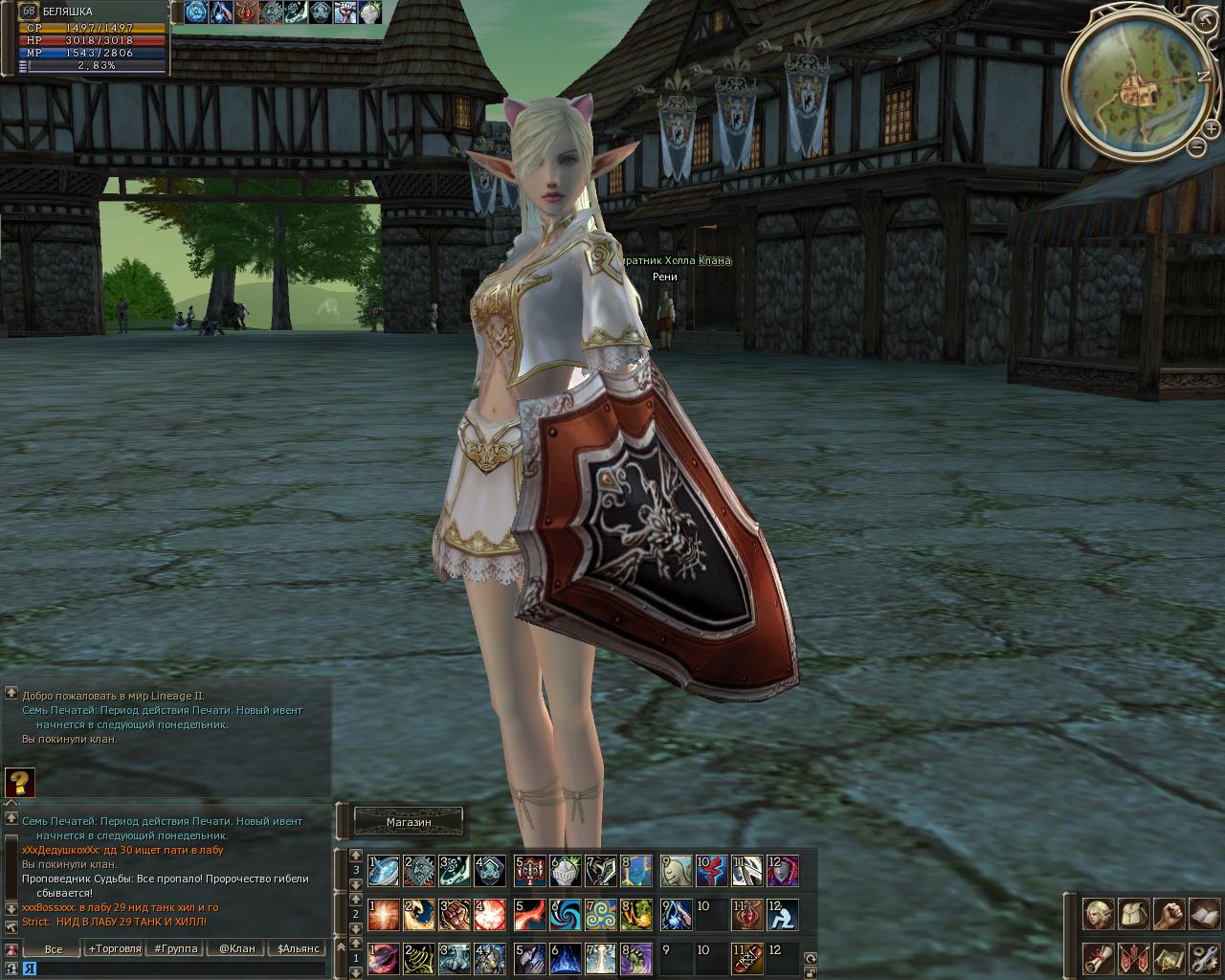The height and width of the screenshot is (980, 1225).
Task: Click the yellow question mark help icon
Action: 19,782
